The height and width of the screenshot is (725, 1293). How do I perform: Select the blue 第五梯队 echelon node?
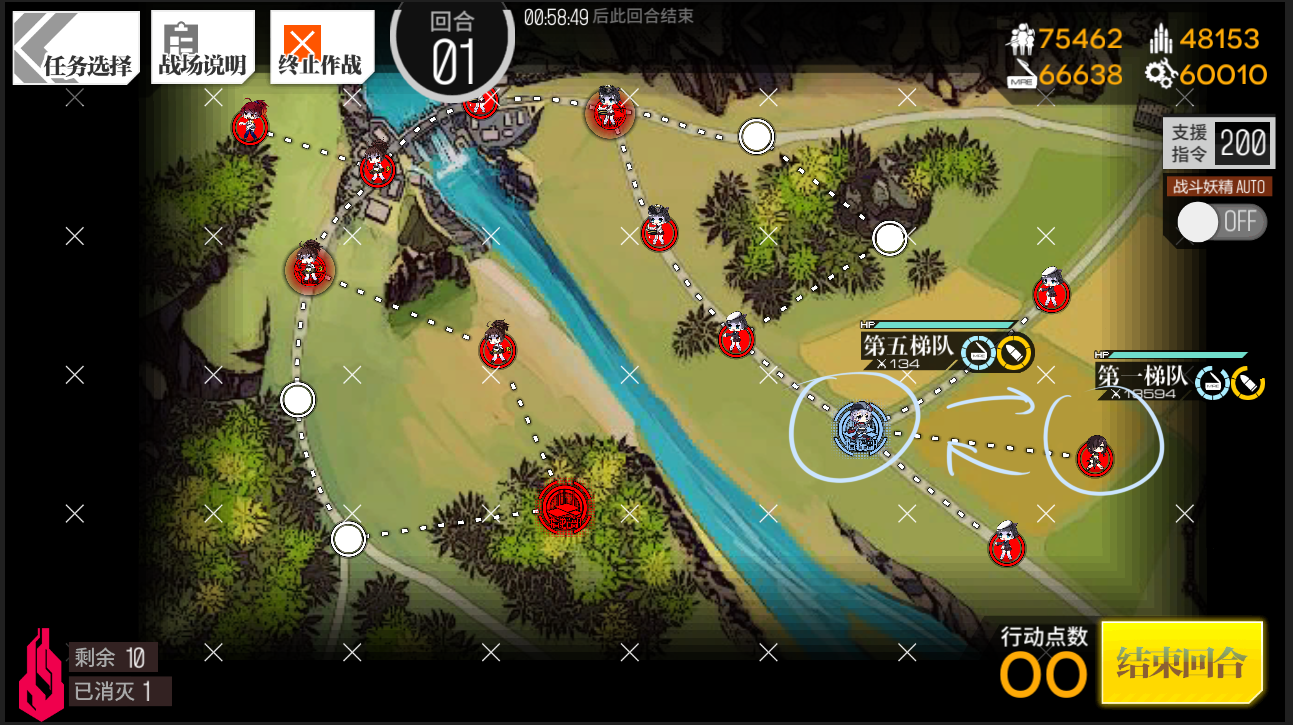click(x=857, y=428)
